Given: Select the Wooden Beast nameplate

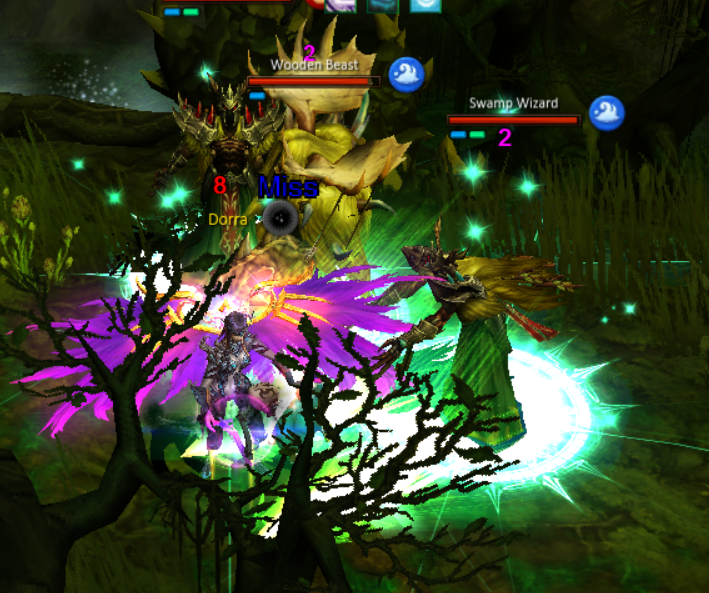Looking at the screenshot, I should 314,66.
